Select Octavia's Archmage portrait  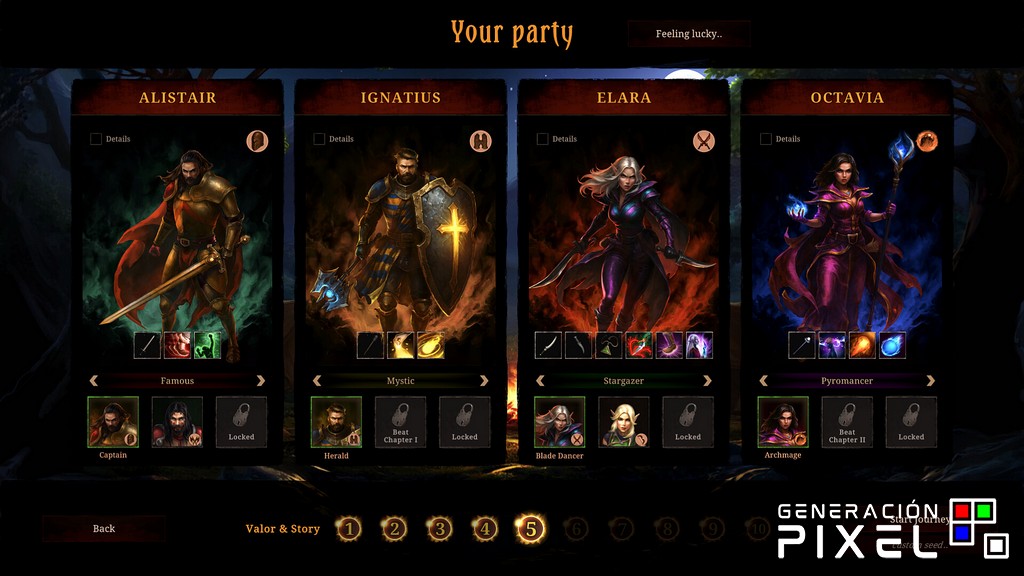click(783, 421)
